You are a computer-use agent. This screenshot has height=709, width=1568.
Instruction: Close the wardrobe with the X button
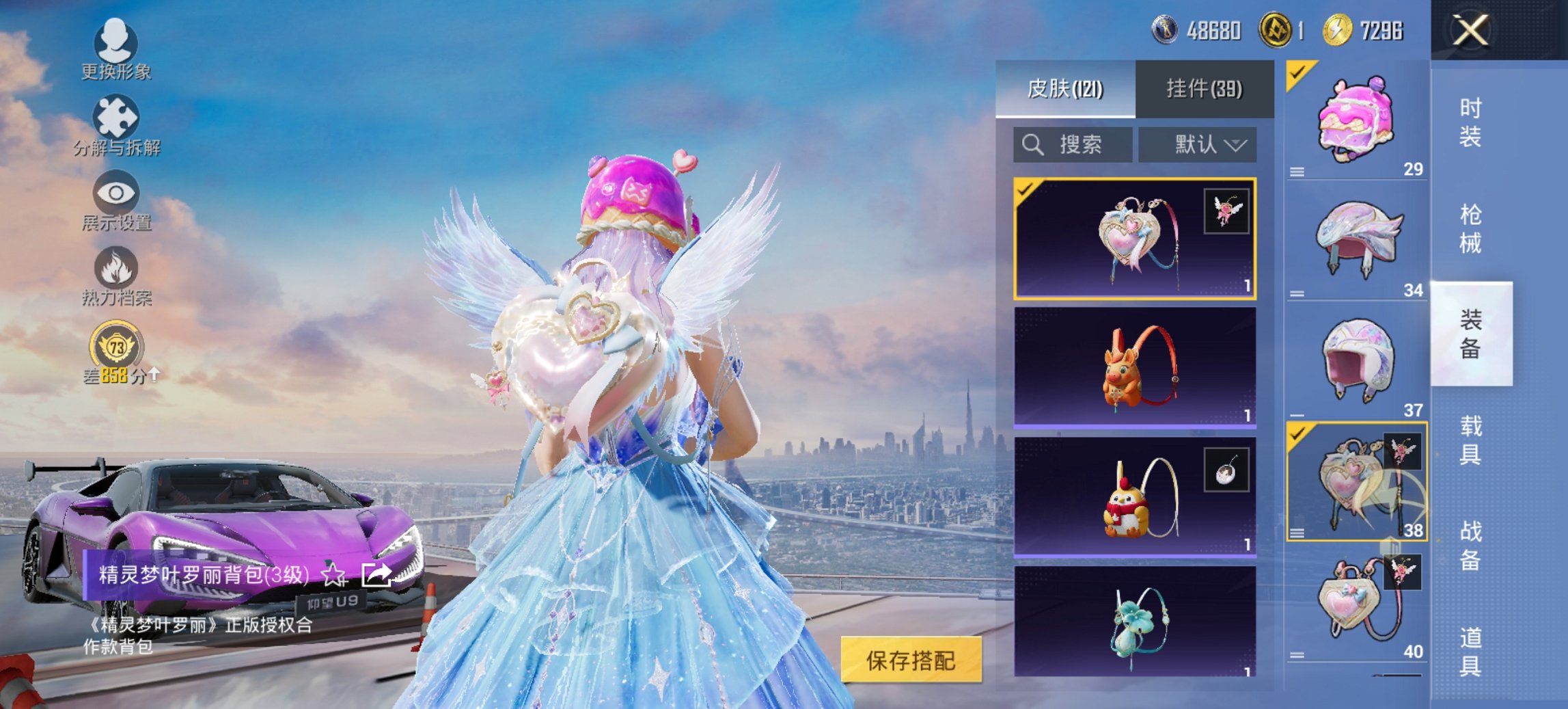[1470, 30]
